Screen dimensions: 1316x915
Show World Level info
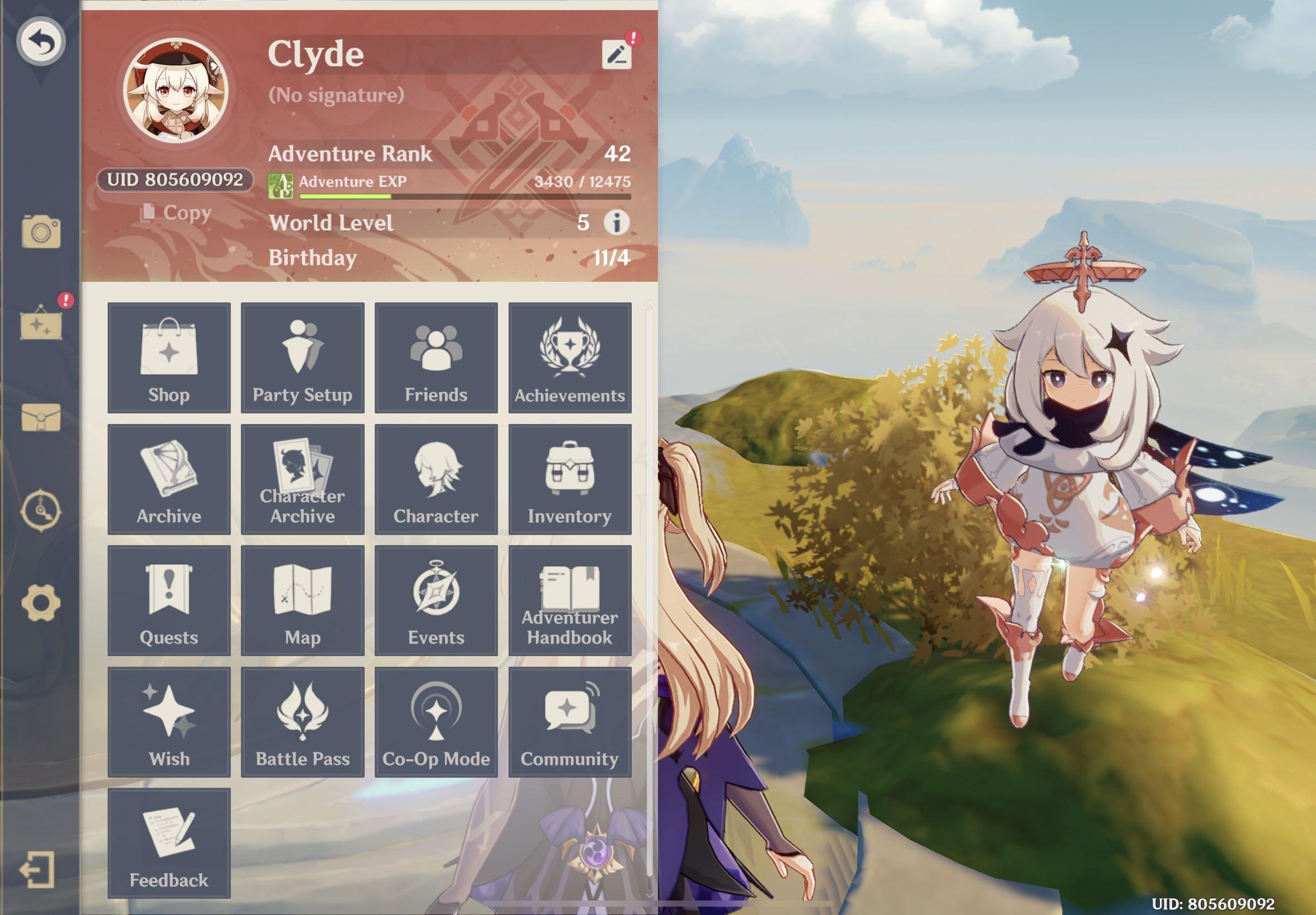pos(617,223)
